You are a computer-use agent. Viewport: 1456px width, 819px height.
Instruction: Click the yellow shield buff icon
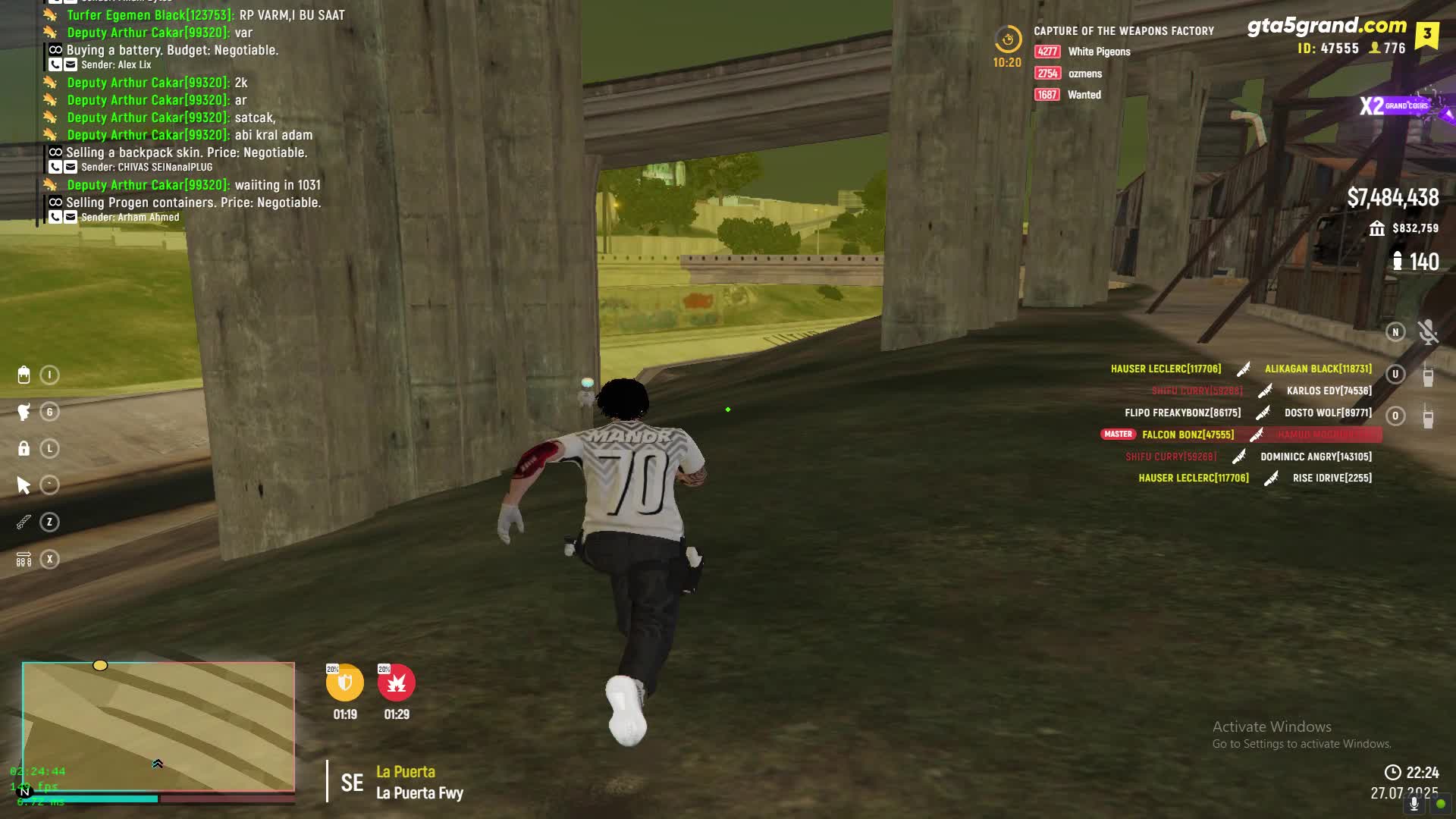pos(345,682)
